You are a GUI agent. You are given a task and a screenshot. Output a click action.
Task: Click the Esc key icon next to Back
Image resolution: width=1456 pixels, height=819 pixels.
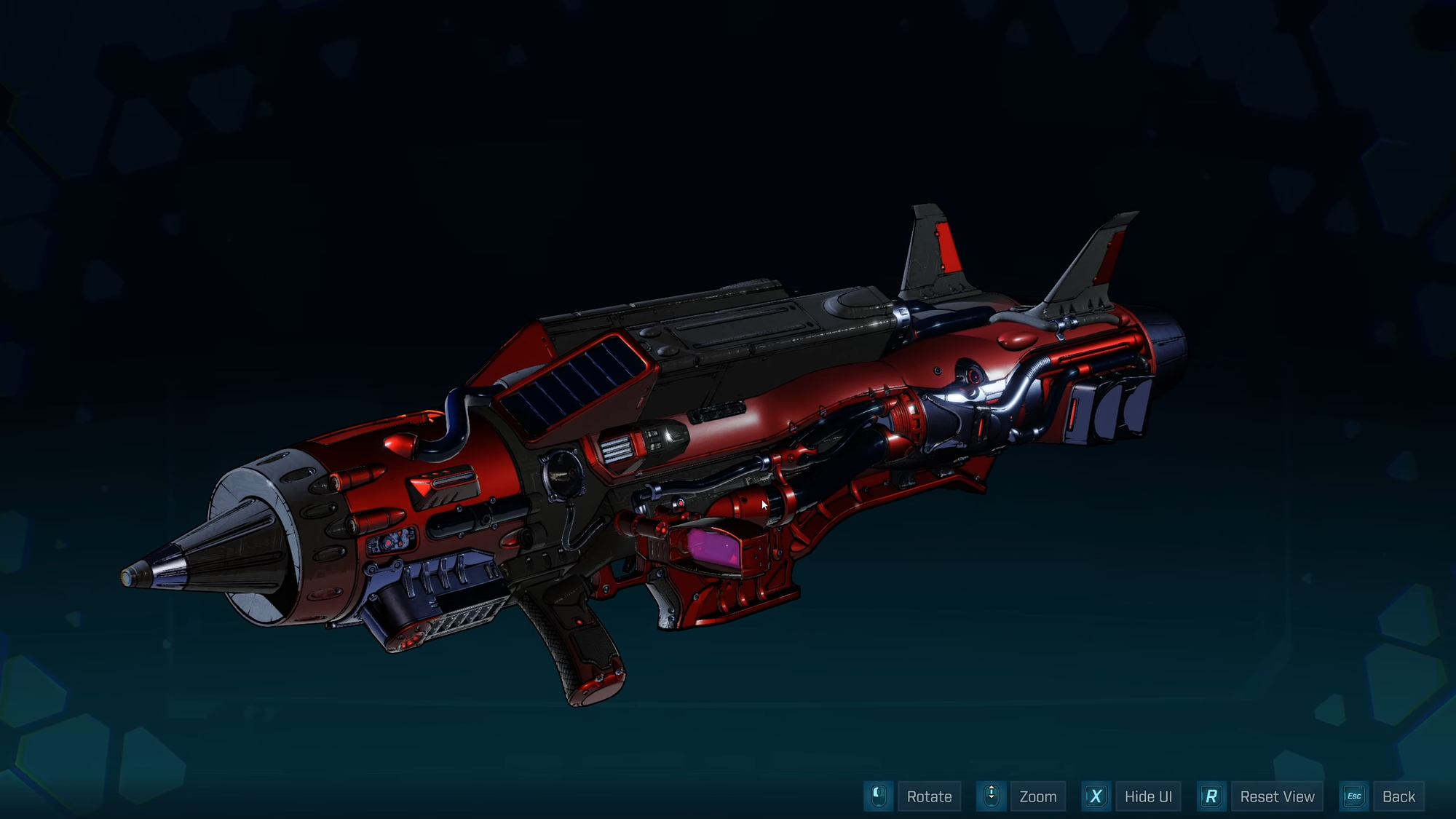1355,796
